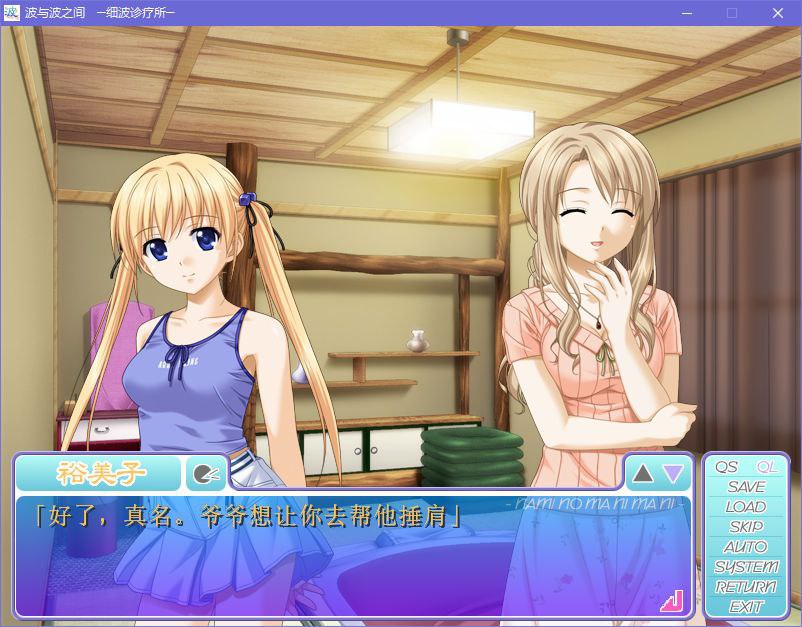Activate SKIP mode
Screen dimensions: 802x627
(746, 527)
